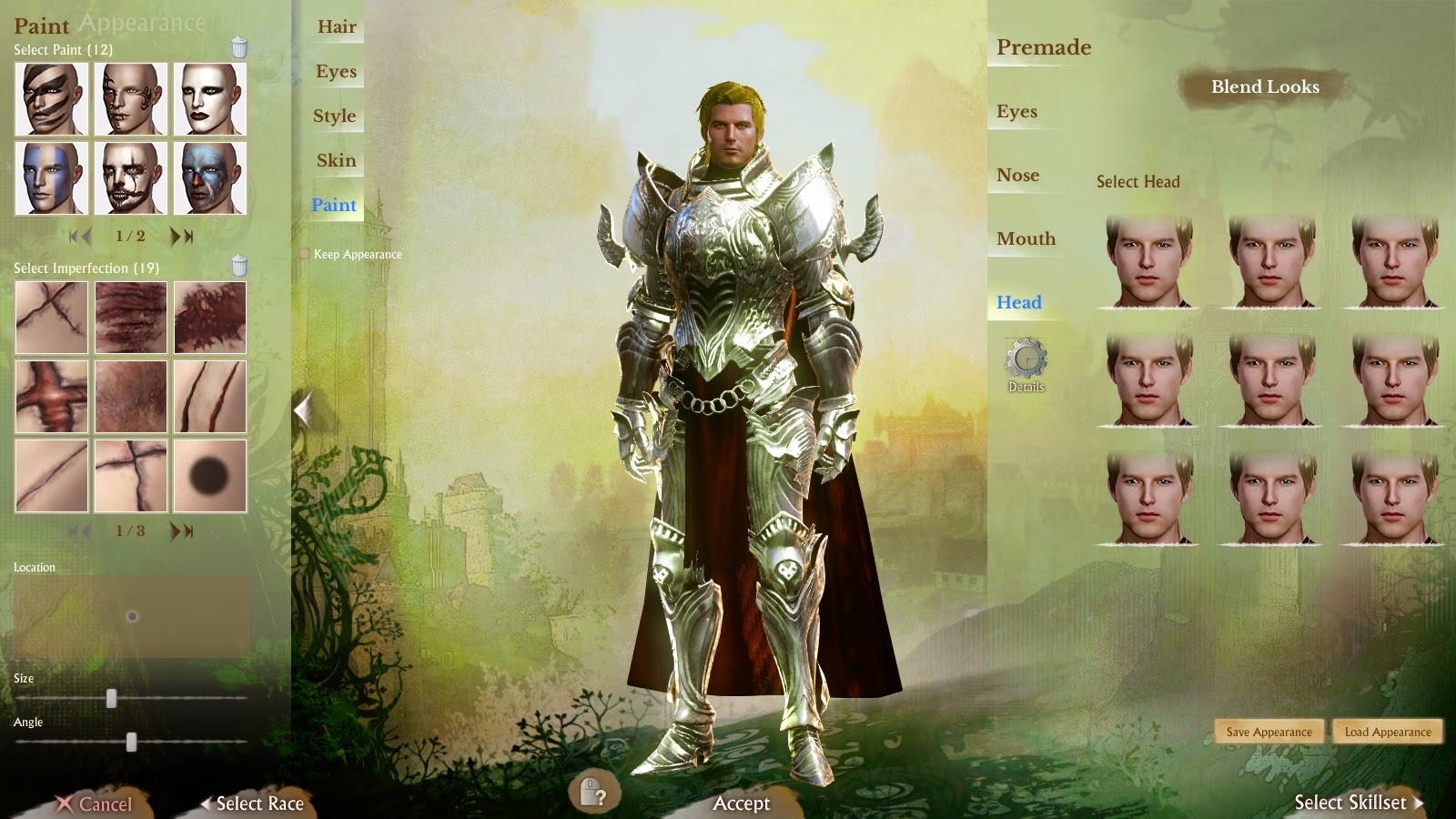Screen dimensions: 1456x819
Task: Open the Premade Mouth category
Action: [x=1026, y=239]
